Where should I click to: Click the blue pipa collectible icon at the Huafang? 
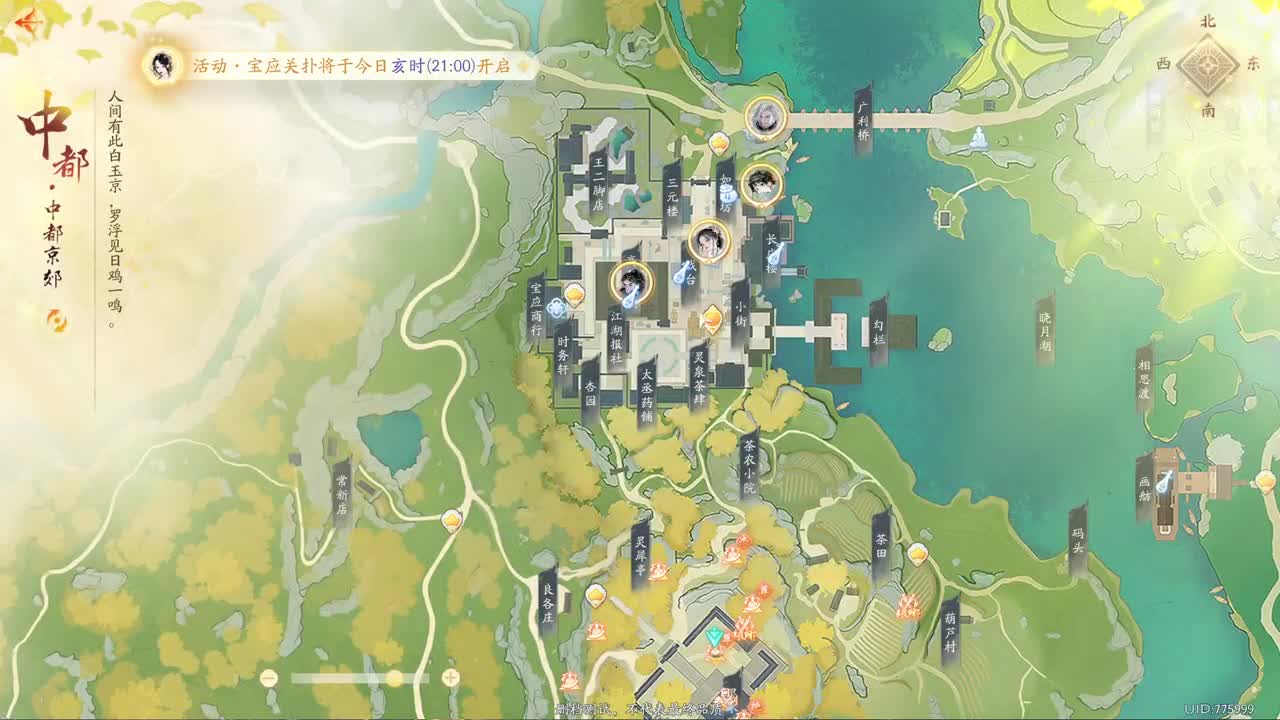point(1163,481)
